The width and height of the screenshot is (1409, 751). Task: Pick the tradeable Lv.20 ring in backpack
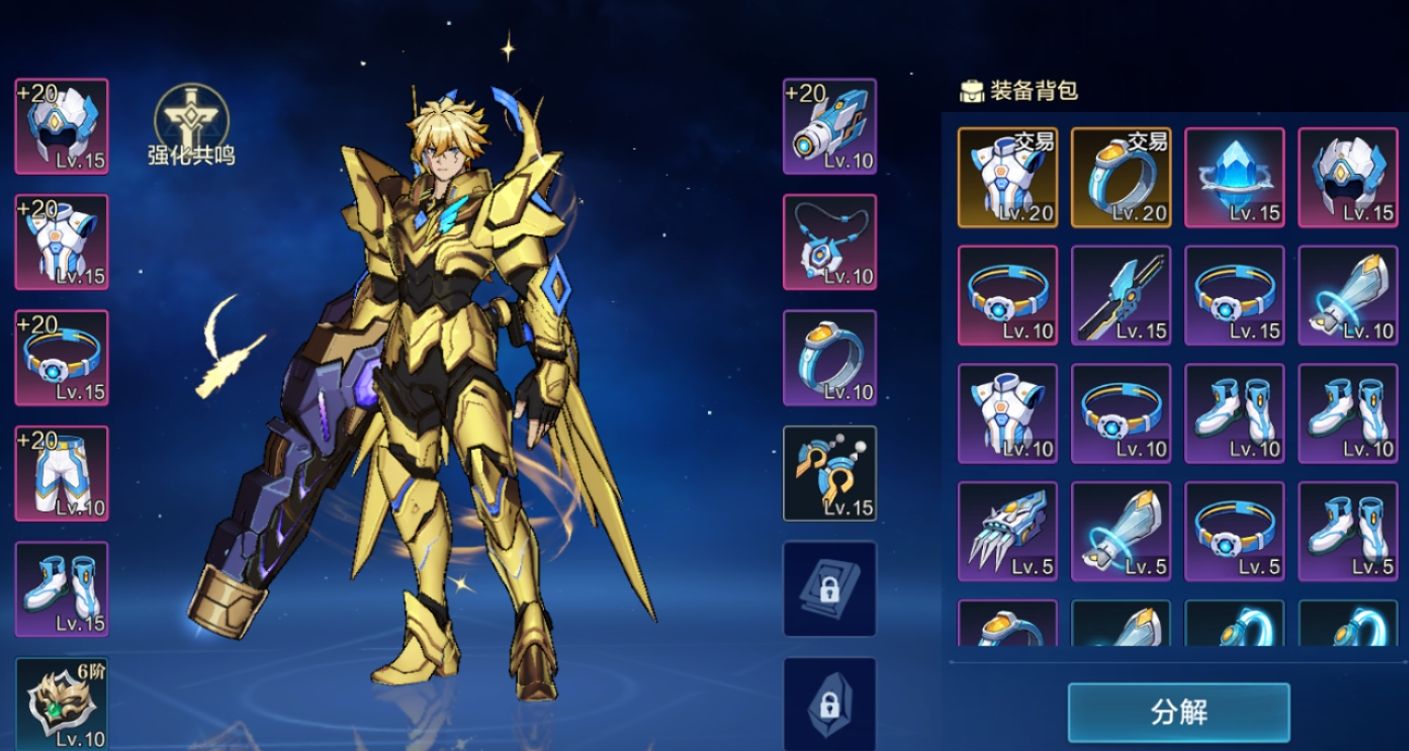coord(1121,177)
